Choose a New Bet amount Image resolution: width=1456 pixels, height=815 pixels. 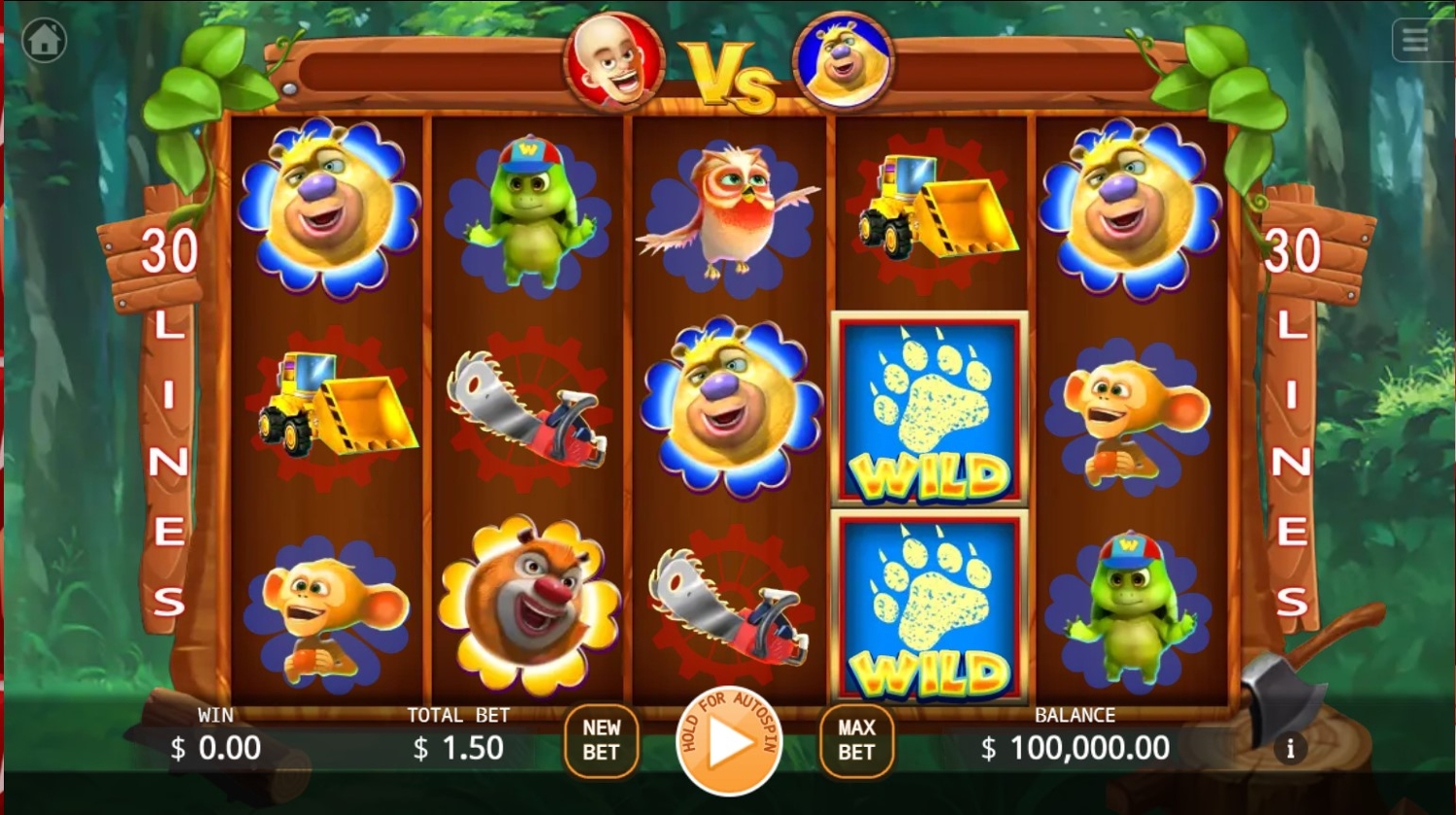[601, 740]
